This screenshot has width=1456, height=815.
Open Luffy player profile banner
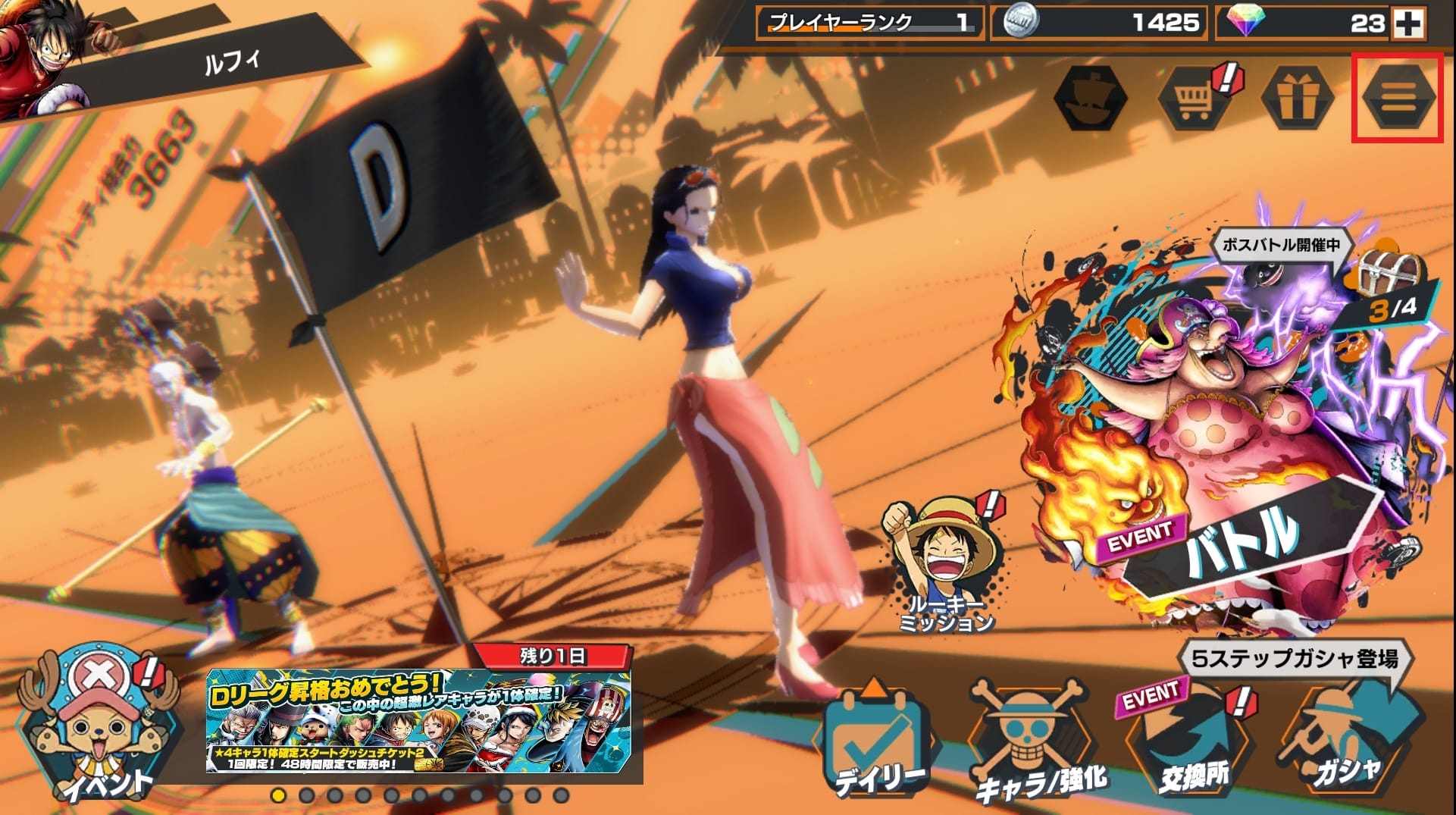[182, 61]
